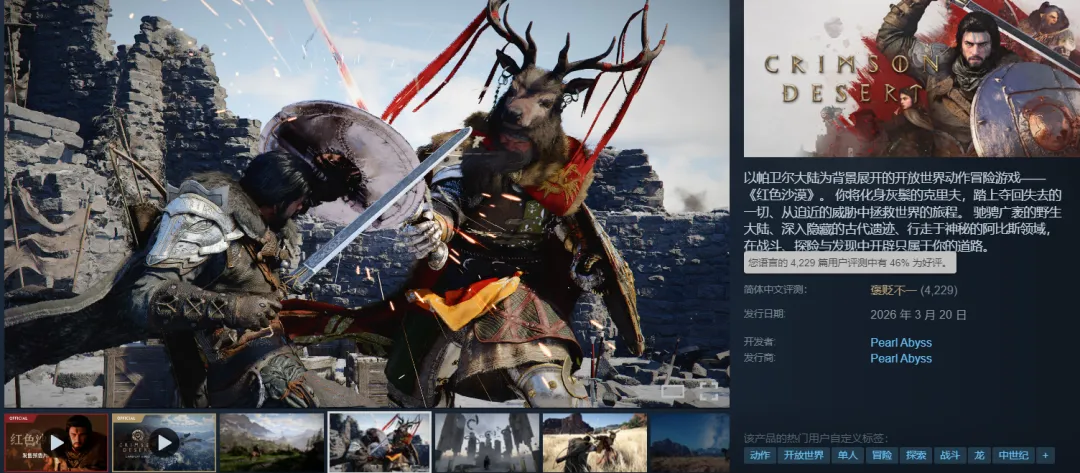Select the dark stone pillars thumbnail
Image resolution: width=1080 pixels, height=473 pixels.
486,442
